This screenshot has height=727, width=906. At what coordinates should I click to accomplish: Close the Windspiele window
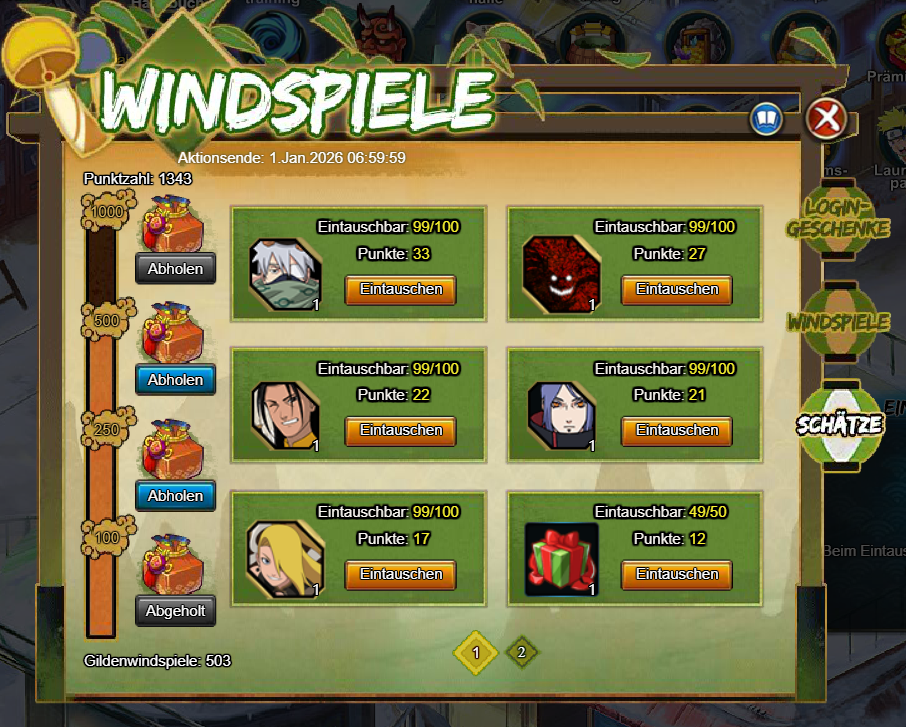point(826,120)
